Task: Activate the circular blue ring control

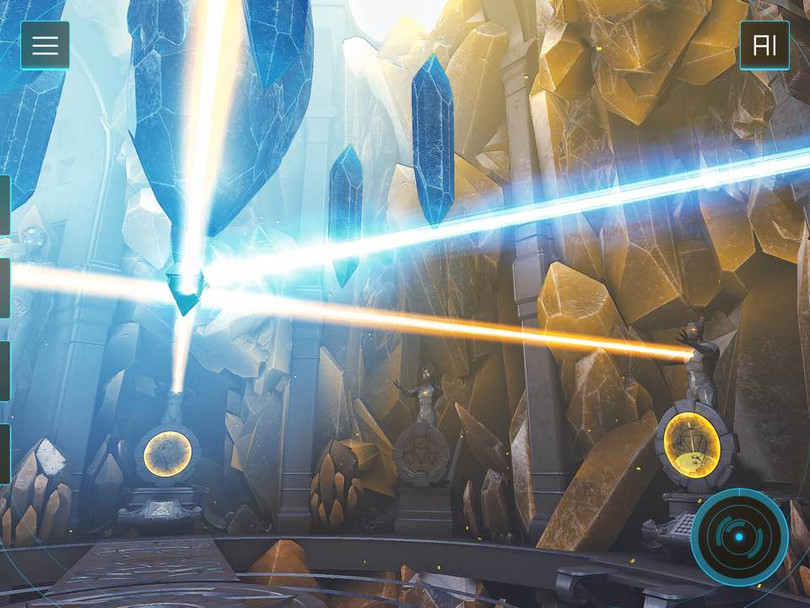Action: pos(739,537)
